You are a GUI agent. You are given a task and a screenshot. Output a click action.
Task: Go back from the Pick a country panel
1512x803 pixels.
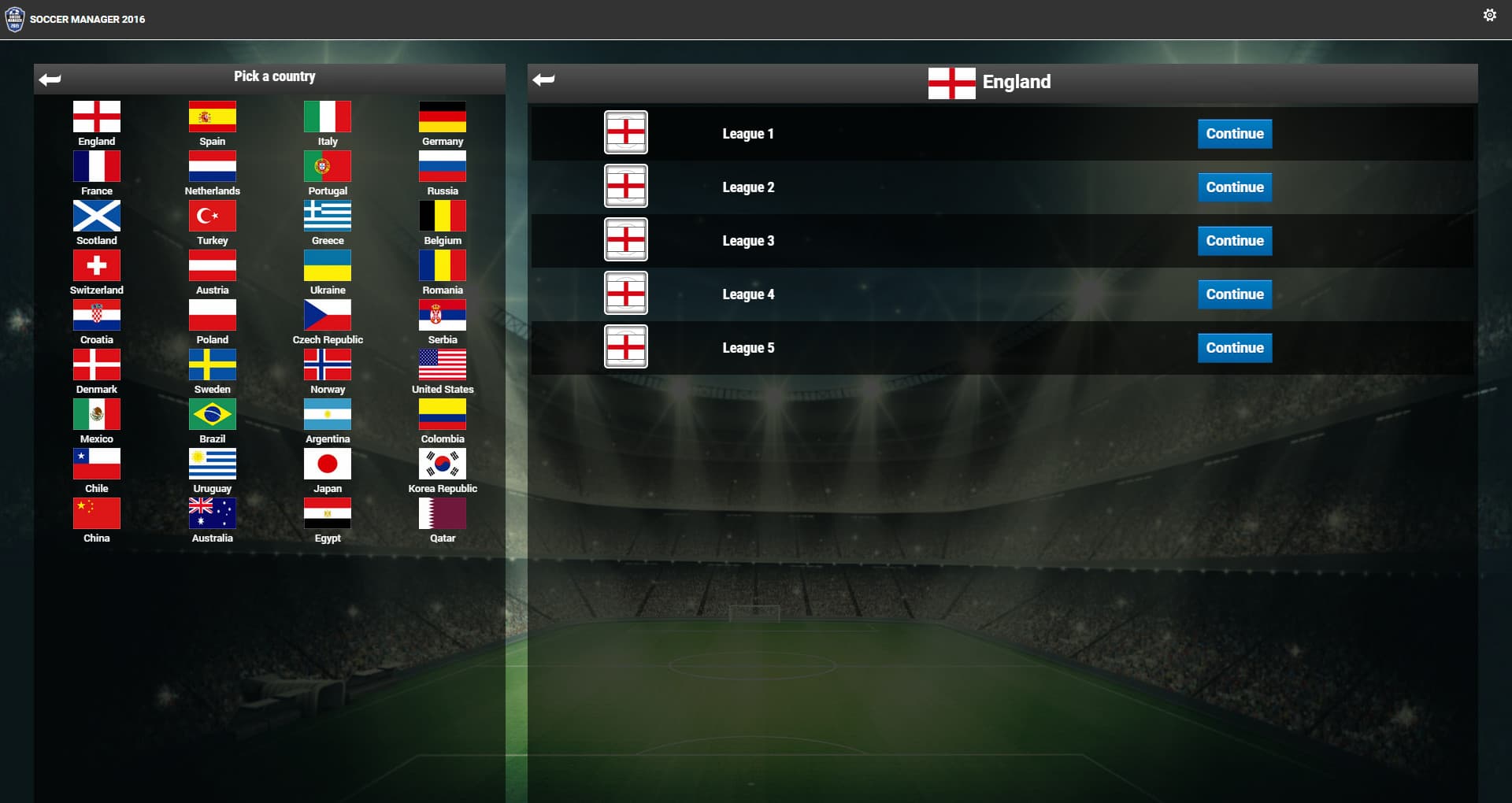[50, 76]
